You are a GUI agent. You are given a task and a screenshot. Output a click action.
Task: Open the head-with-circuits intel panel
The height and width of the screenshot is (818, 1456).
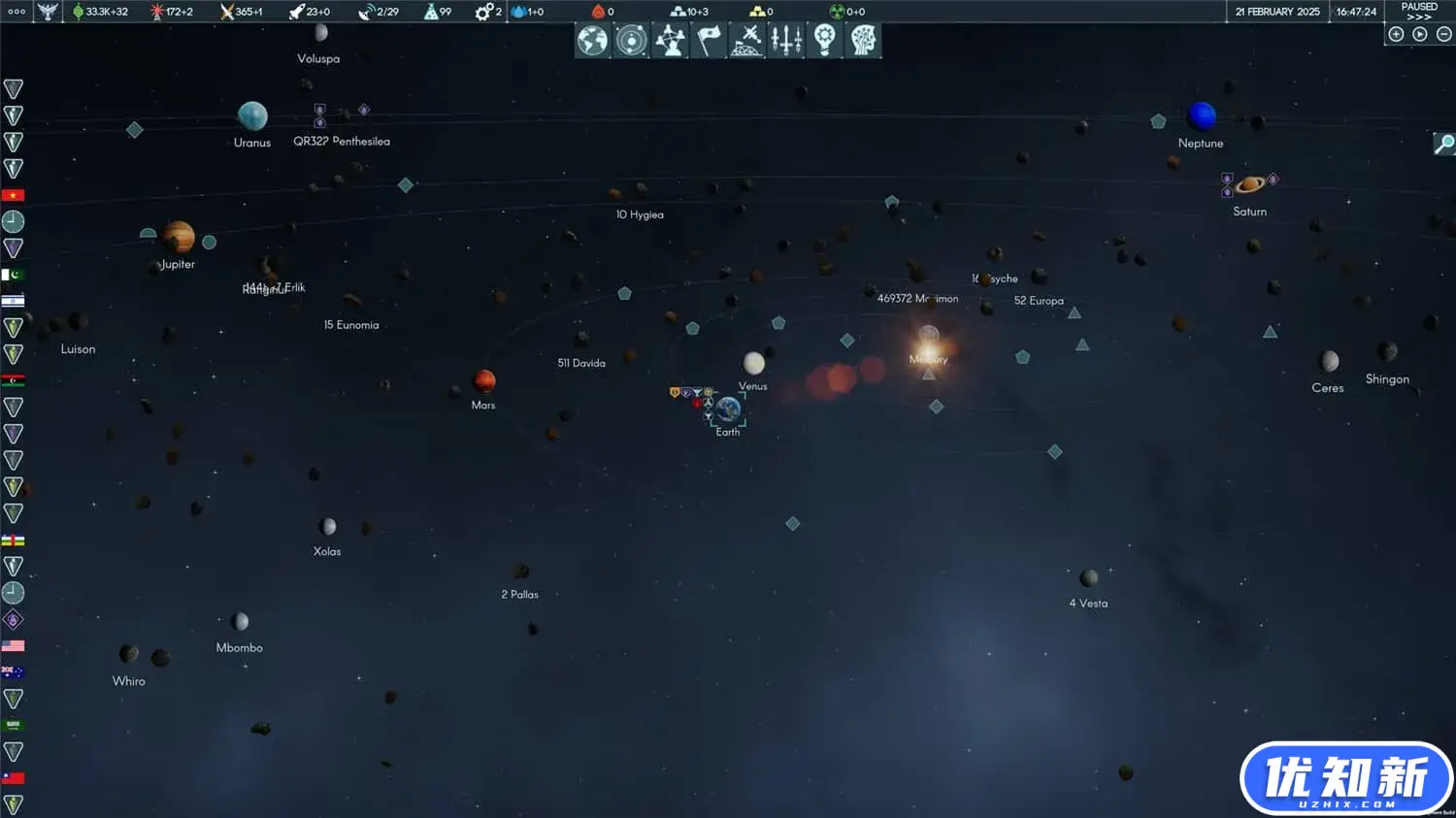click(x=863, y=41)
